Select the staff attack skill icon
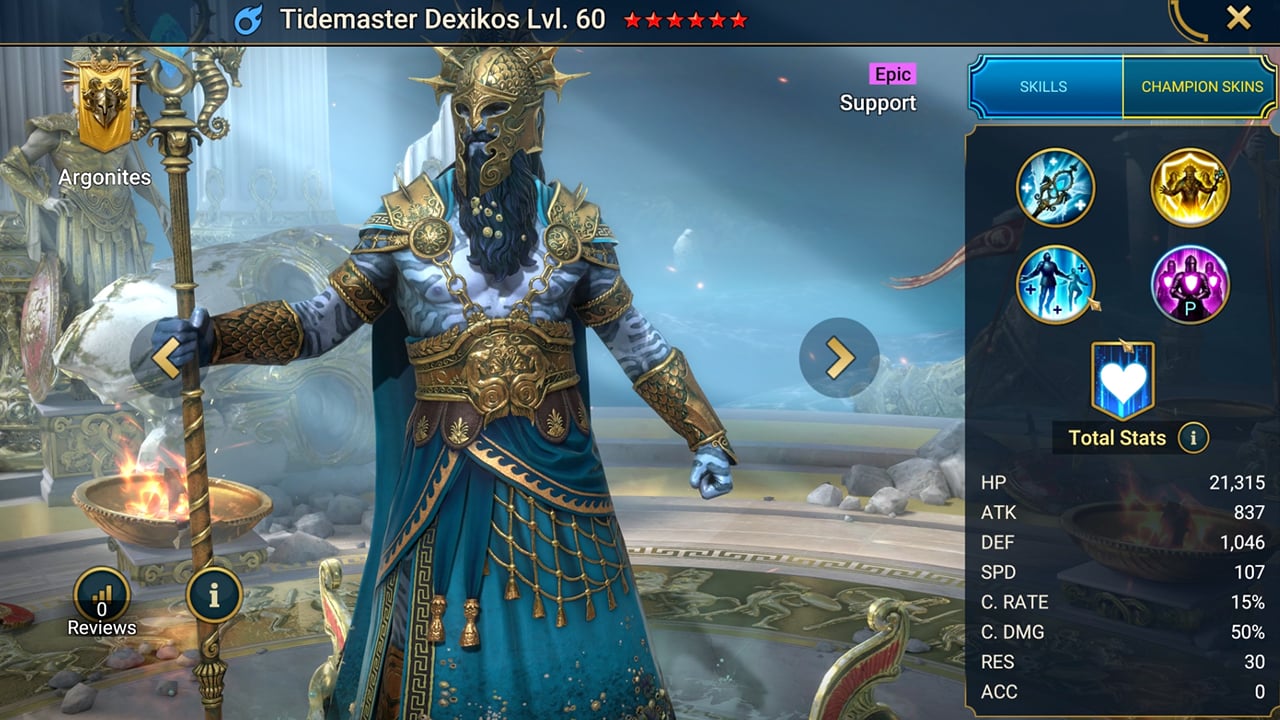The width and height of the screenshot is (1280, 720). coord(1056,187)
